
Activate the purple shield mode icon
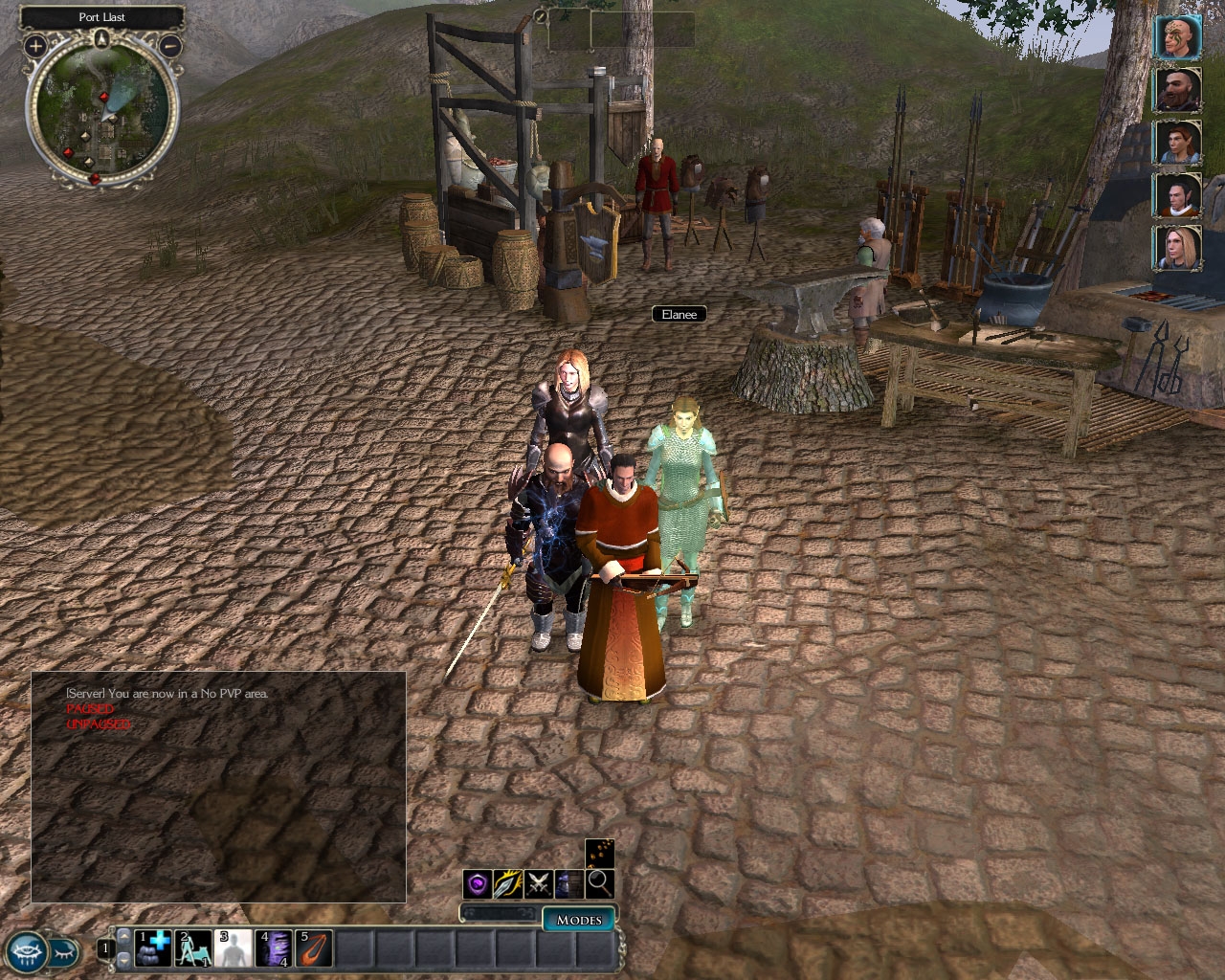point(478,884)
